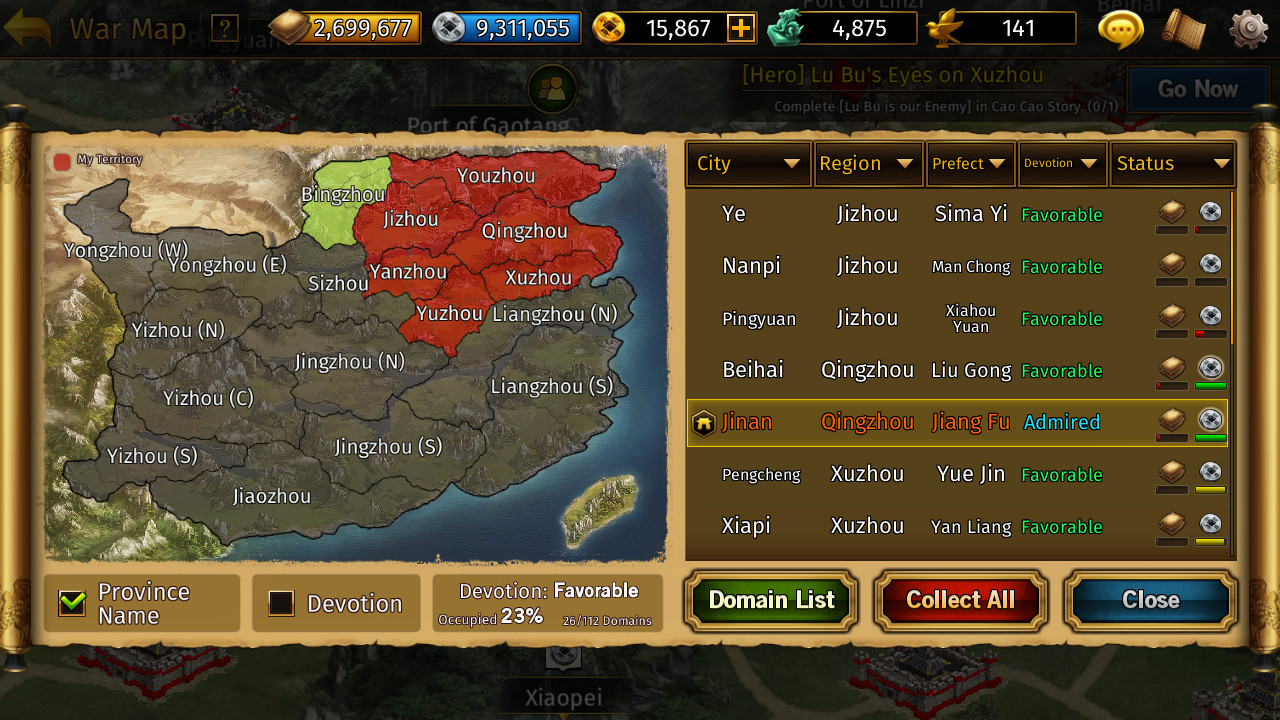
Task: Click the green progress bar under Xiapi's coin icon
Action: point(1210,543)
